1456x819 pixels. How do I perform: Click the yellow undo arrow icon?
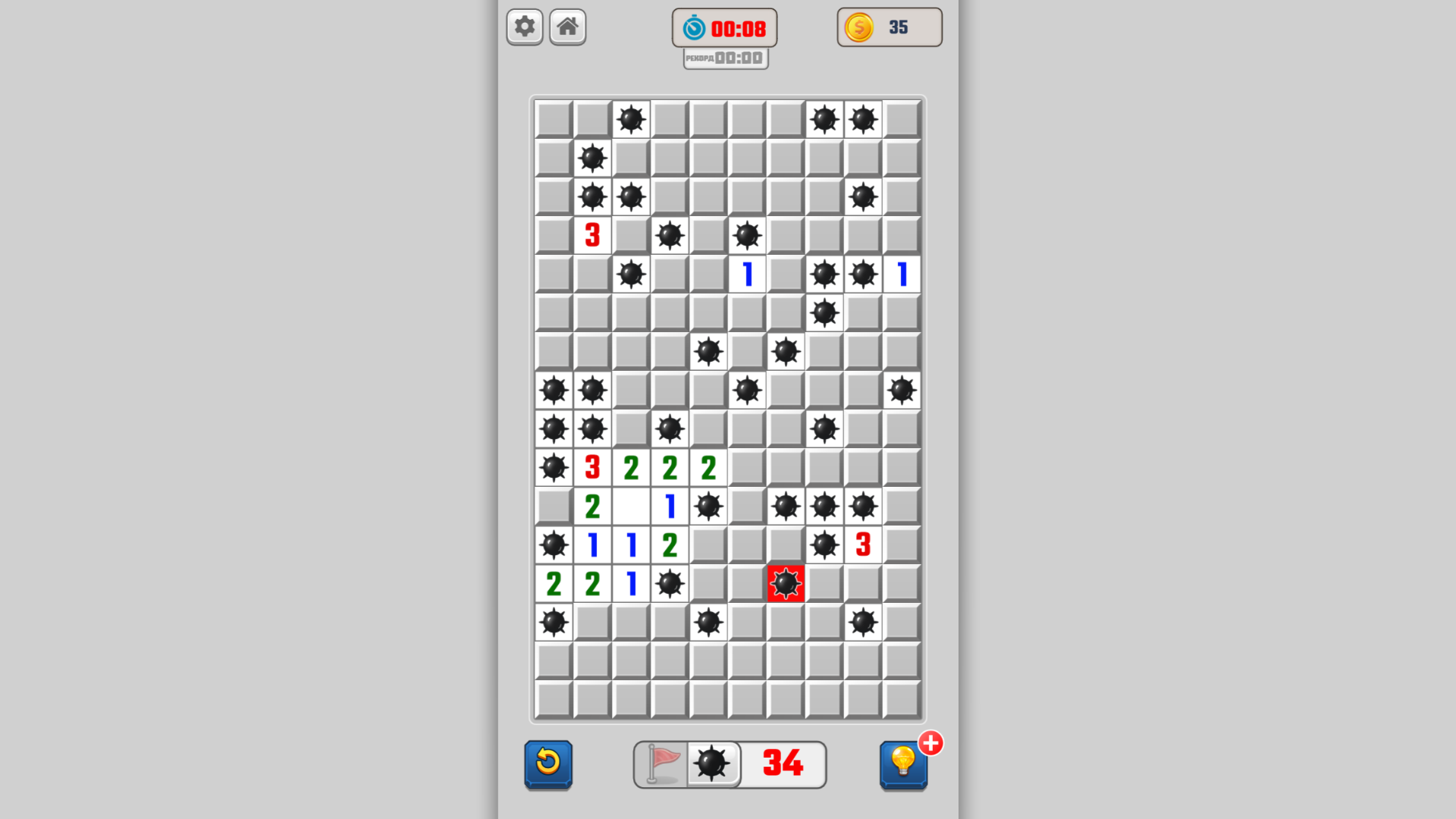coord(548,764)
